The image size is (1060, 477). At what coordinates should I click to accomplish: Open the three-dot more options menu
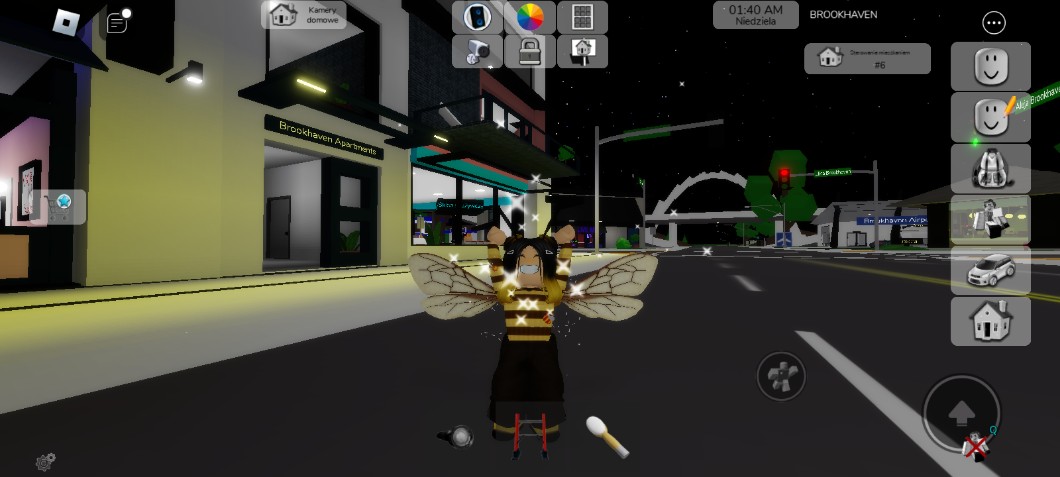click(x=993, y=22)
